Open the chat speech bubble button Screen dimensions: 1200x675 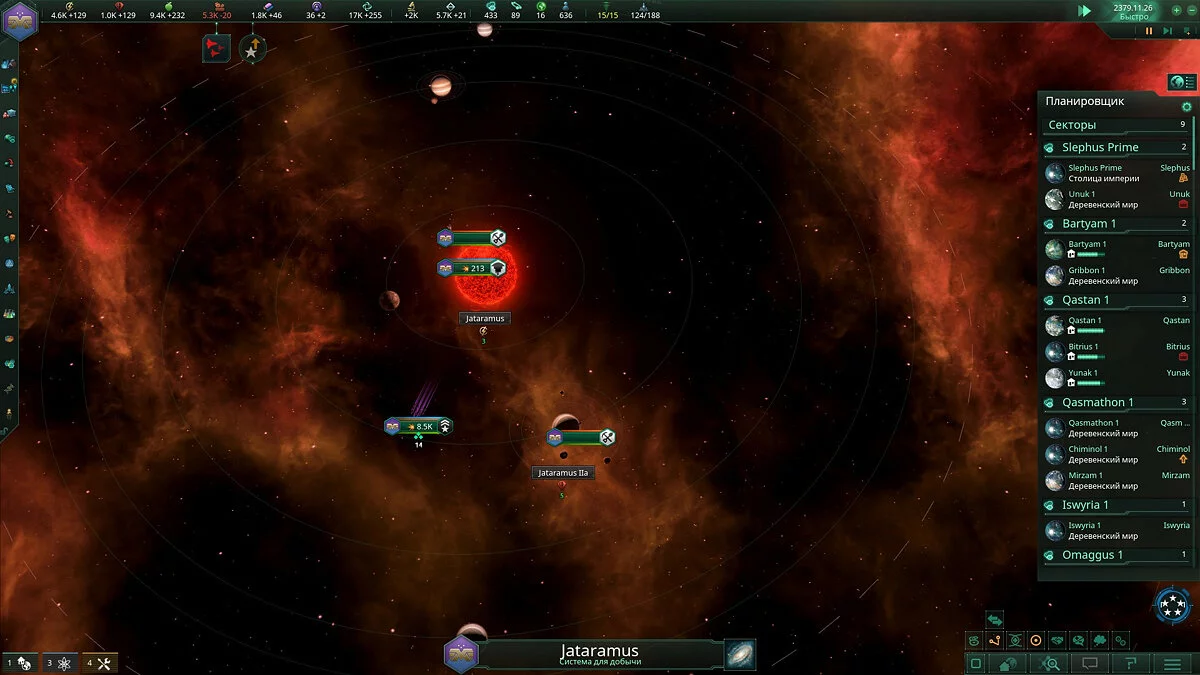click(x=1090, y=663)
